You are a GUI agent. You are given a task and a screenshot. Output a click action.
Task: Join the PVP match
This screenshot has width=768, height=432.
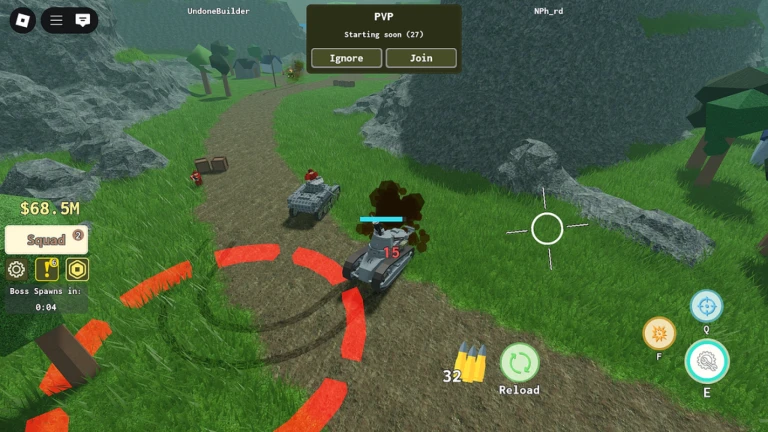[x=421, y=58]
